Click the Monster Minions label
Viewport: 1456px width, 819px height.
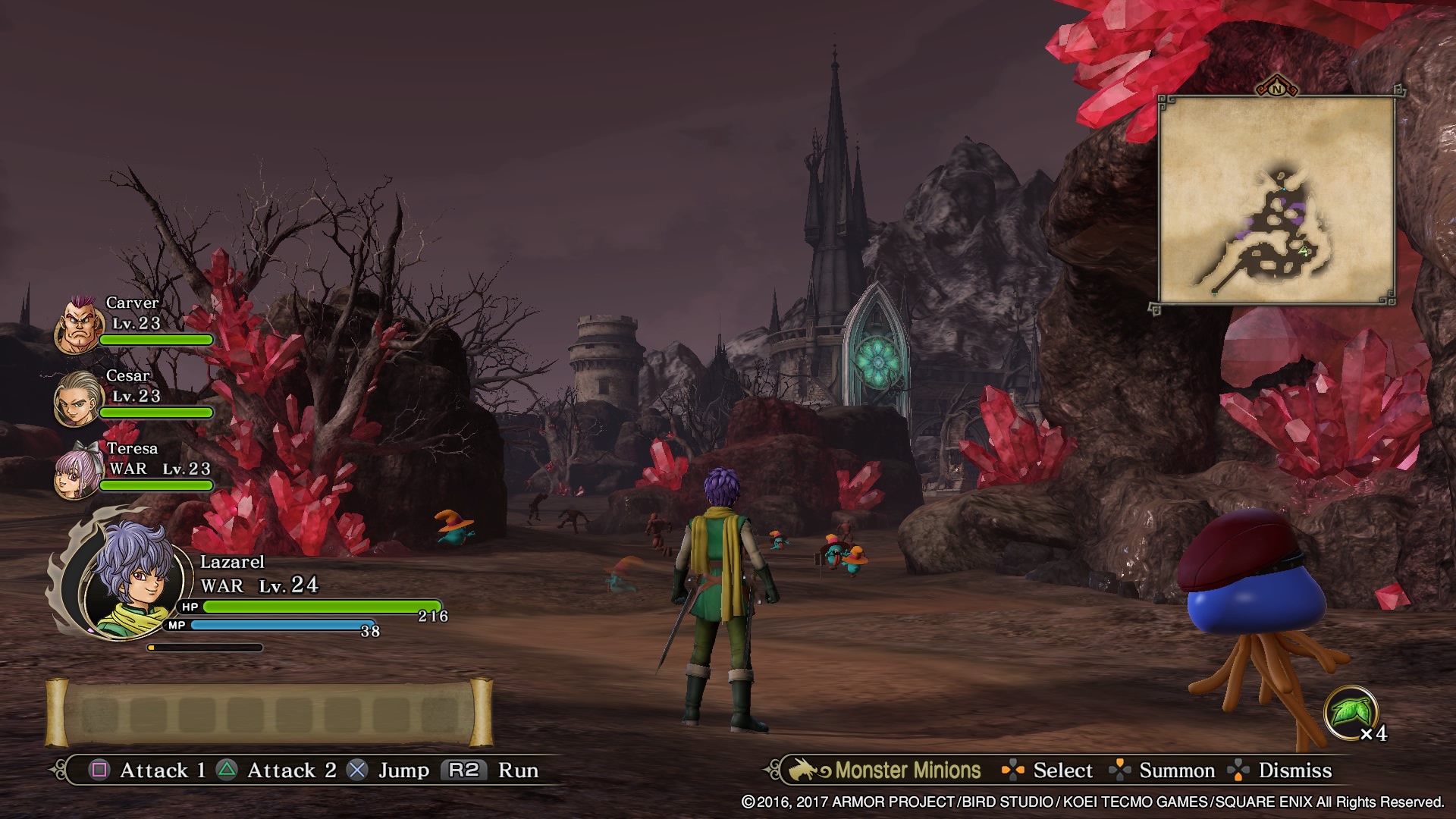point(907,770)
